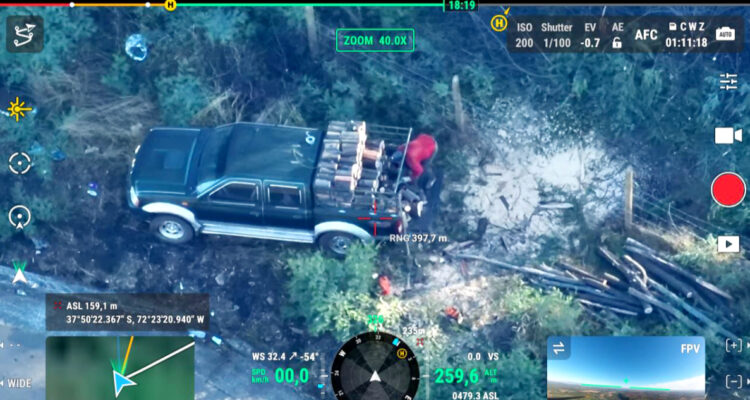Image resolution: width=750 pixels, height=400 pixels.
Task: Toggle the AE lock padlock
Action: coord(617,43)
